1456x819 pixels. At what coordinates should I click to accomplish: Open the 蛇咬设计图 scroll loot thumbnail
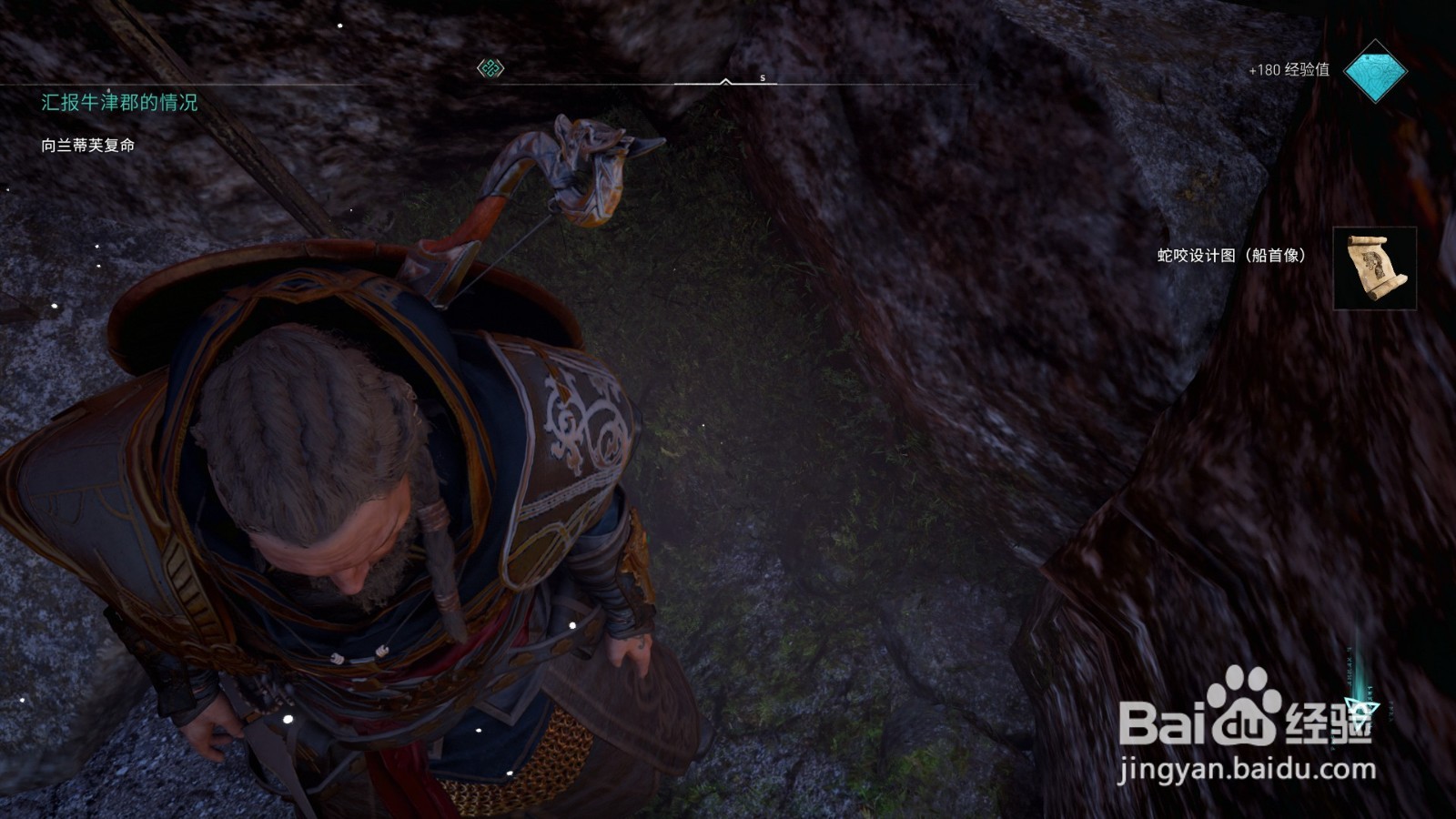pos(1374,268)
